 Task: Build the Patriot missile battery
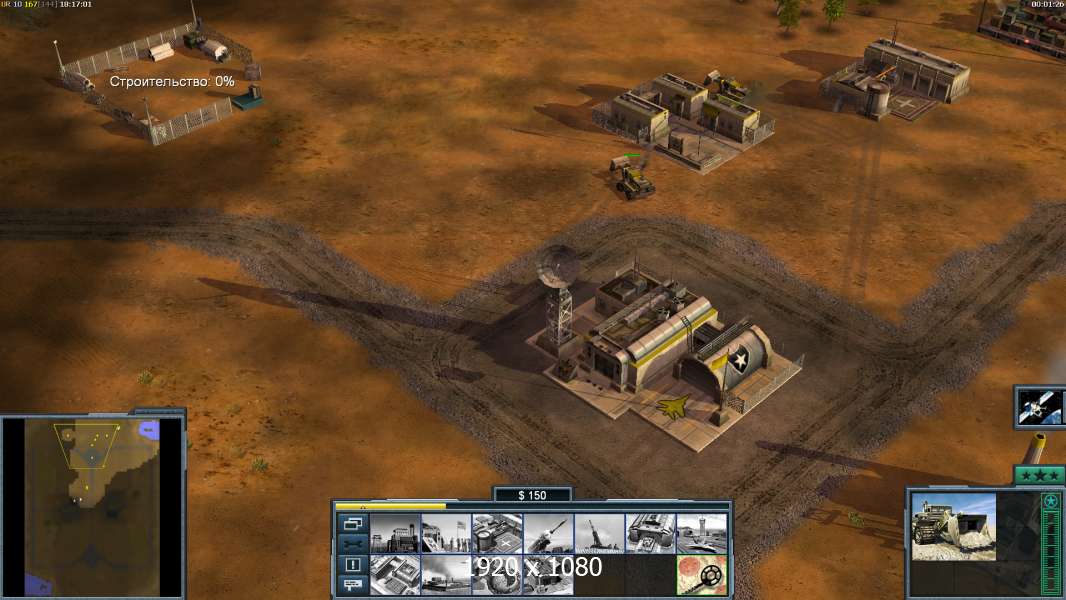[548, 534]
